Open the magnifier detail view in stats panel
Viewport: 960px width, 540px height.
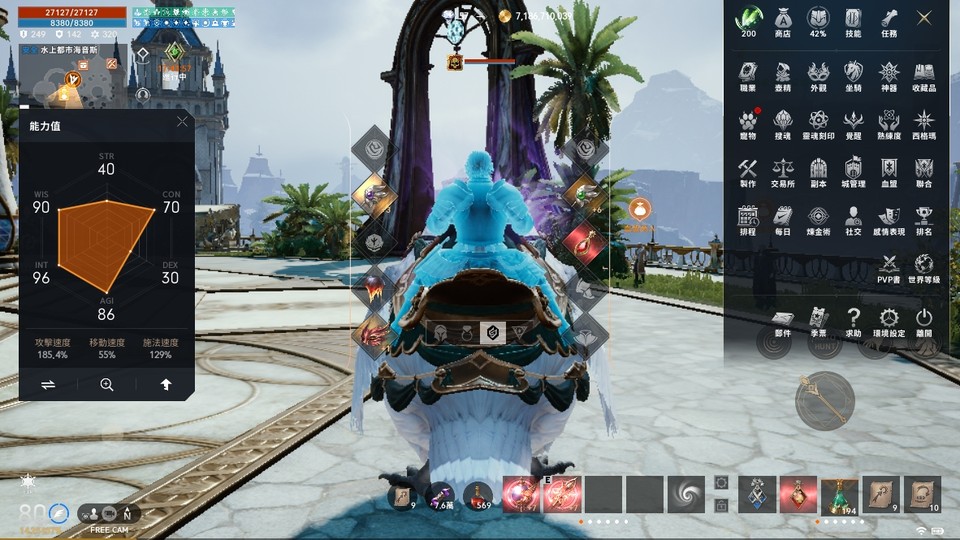pyautogui.click(x=107, y=384)
